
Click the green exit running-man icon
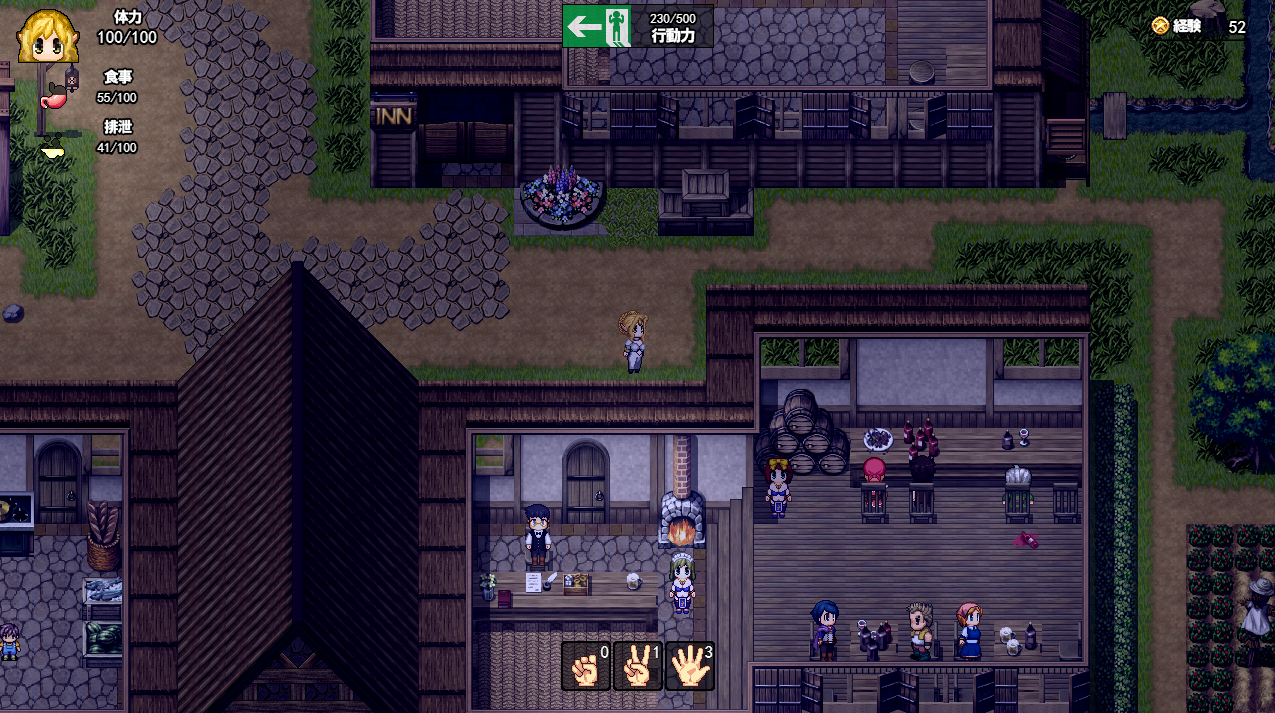(x=599, y=26)
